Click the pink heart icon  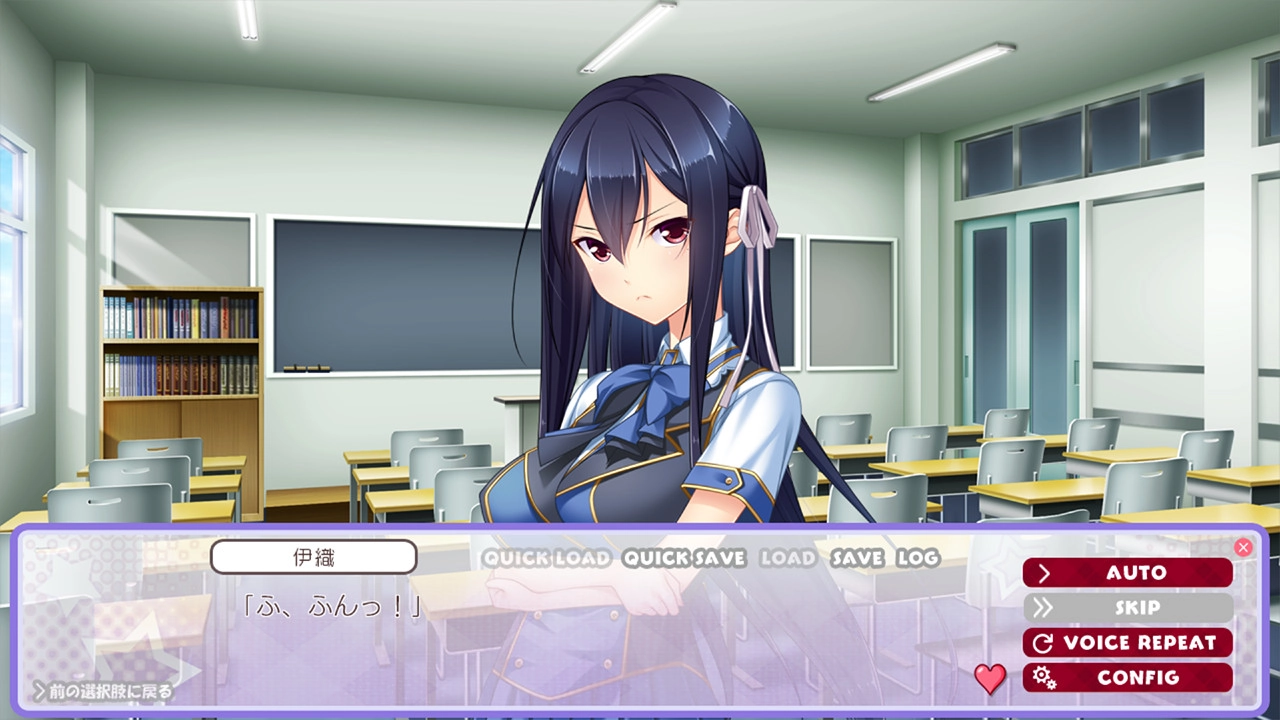990,679
